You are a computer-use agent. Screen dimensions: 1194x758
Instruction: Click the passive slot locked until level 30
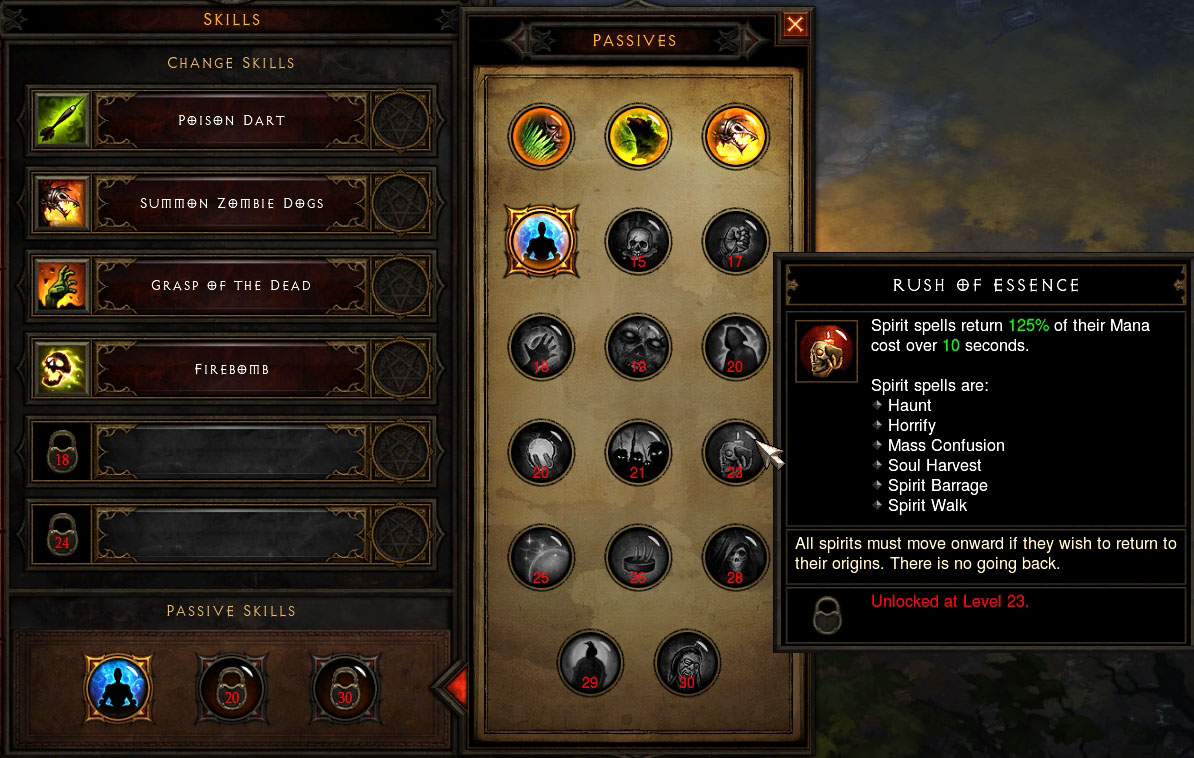pyautogui.click(x=344, y=687)
